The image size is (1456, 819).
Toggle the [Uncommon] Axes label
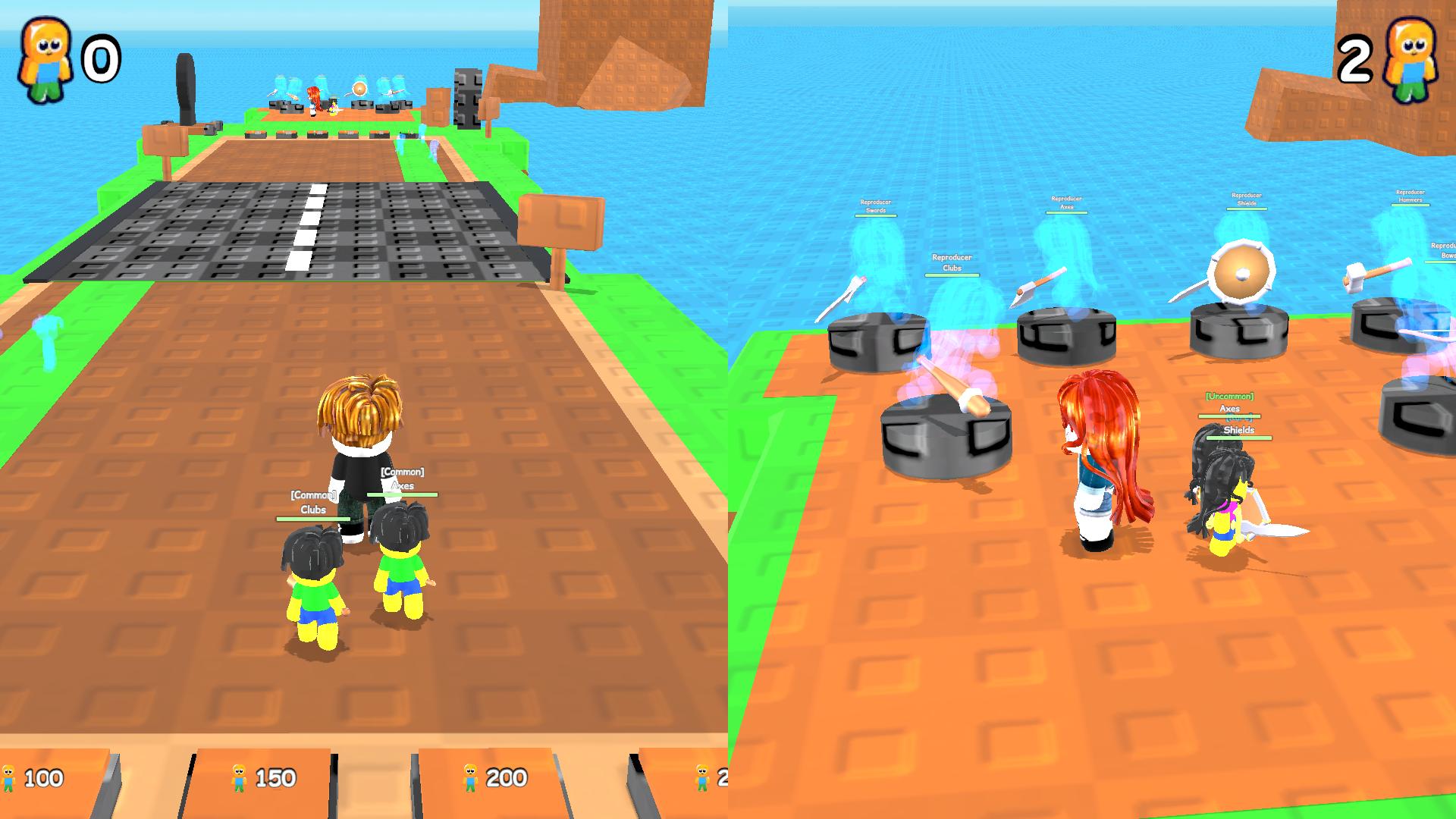coord(1229,402)
